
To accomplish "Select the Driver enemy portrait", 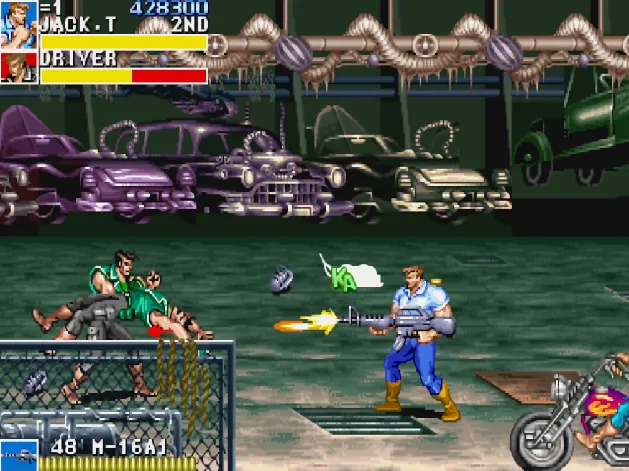I will click(18, 67).
